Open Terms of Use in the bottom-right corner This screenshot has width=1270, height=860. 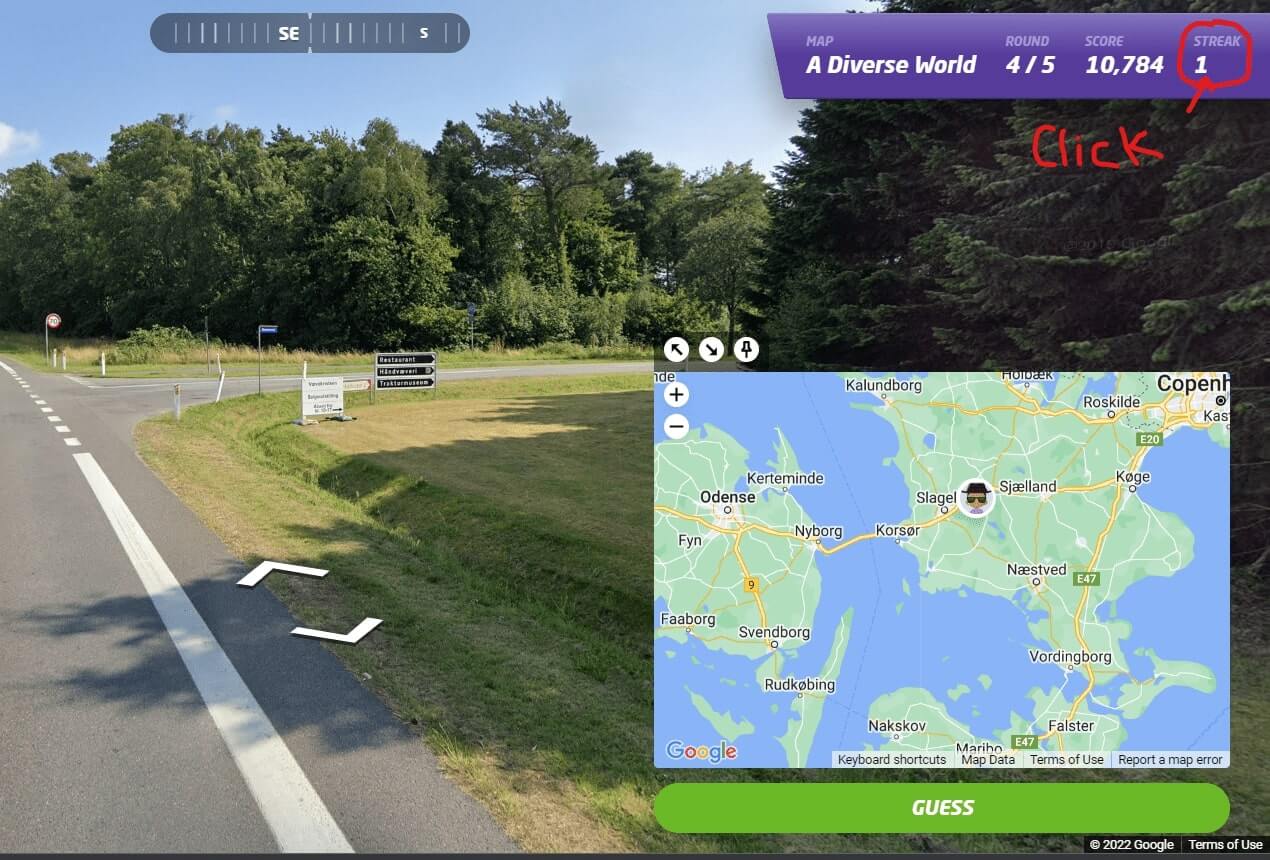[x=1224, y=845]
